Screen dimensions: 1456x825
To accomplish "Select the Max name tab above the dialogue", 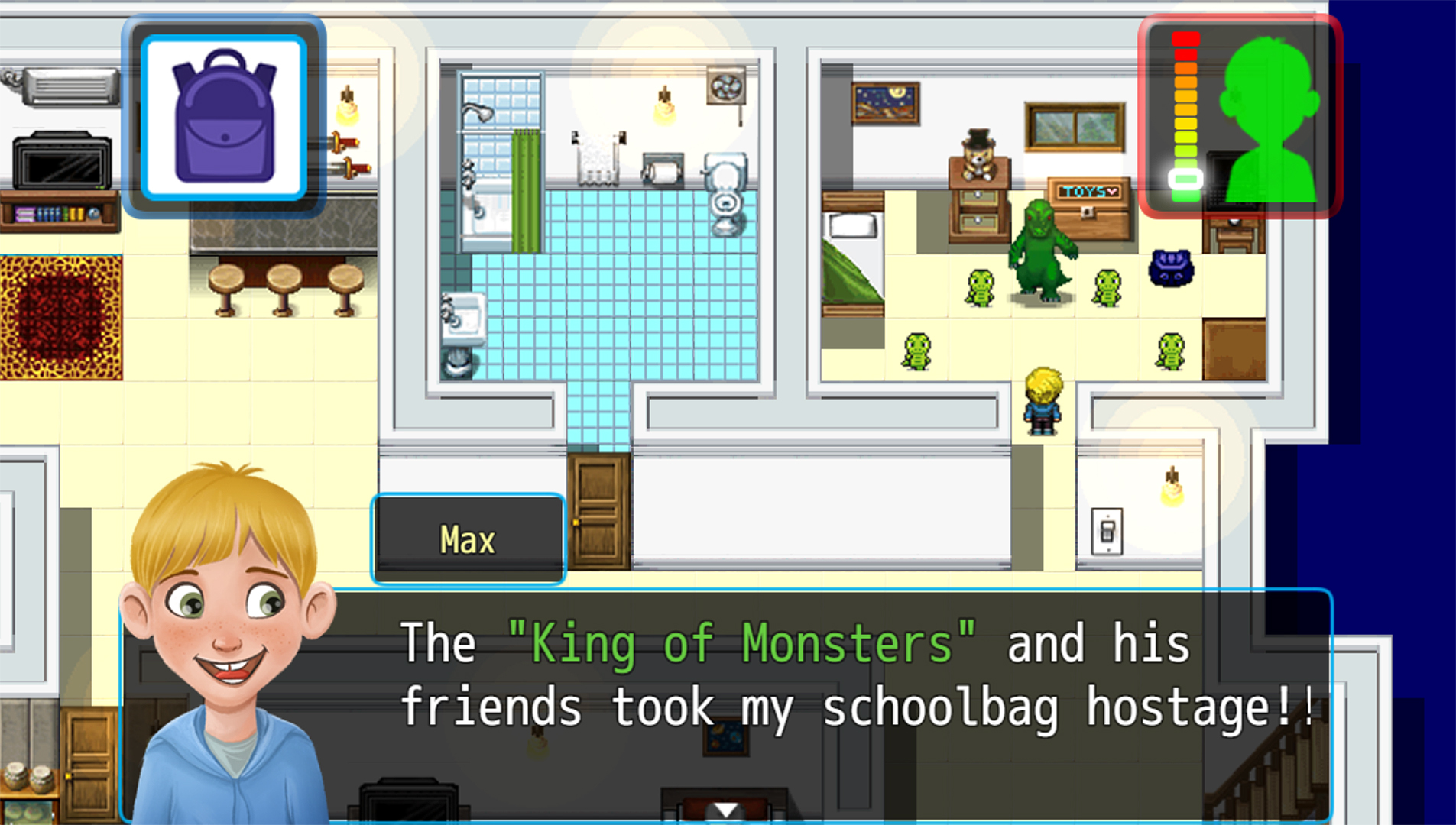I will pyautogui.click(x=468, y=539).
